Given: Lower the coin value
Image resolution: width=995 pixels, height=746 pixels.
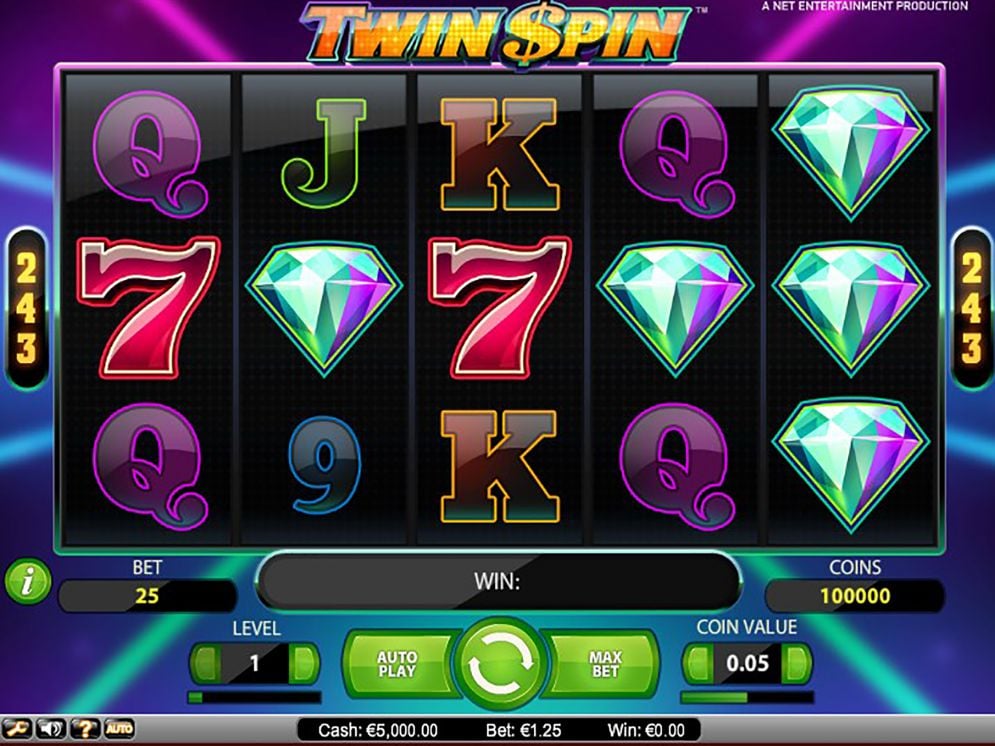Looking at the screenshot, I should pos(697,663).
